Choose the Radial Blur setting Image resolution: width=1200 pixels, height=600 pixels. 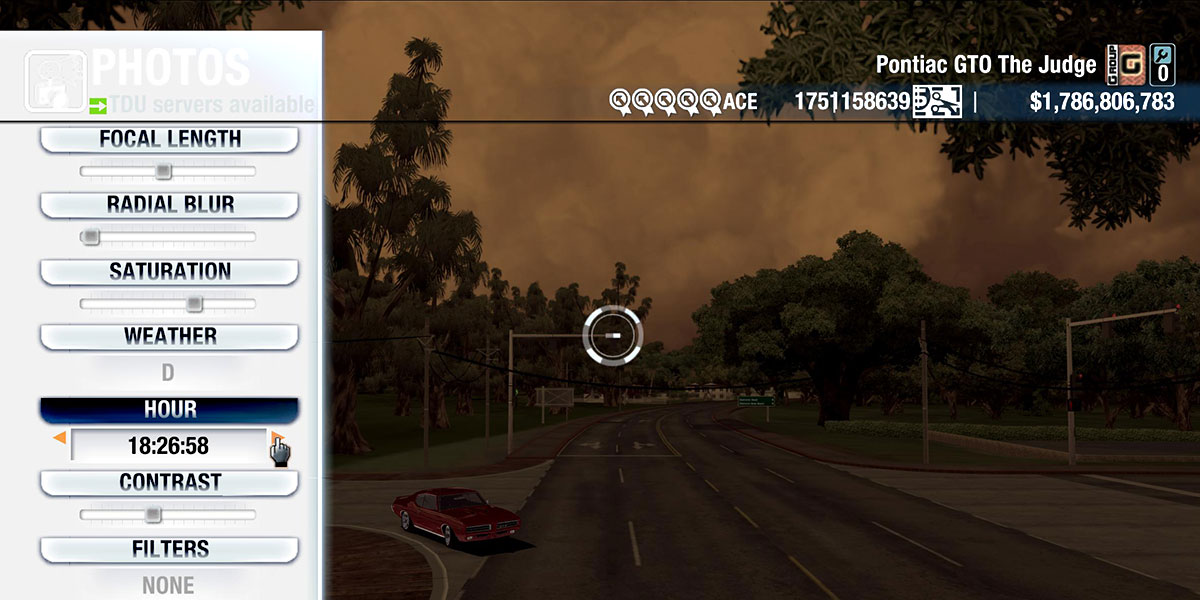pos(169,205)
